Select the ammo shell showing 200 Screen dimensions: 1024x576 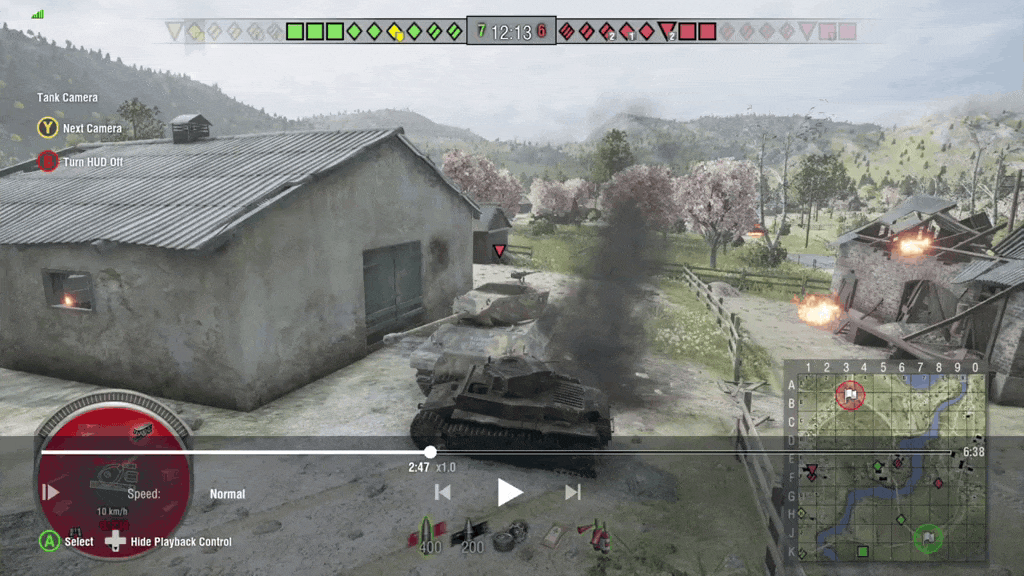pyautogui.click(x=471, y=534)
